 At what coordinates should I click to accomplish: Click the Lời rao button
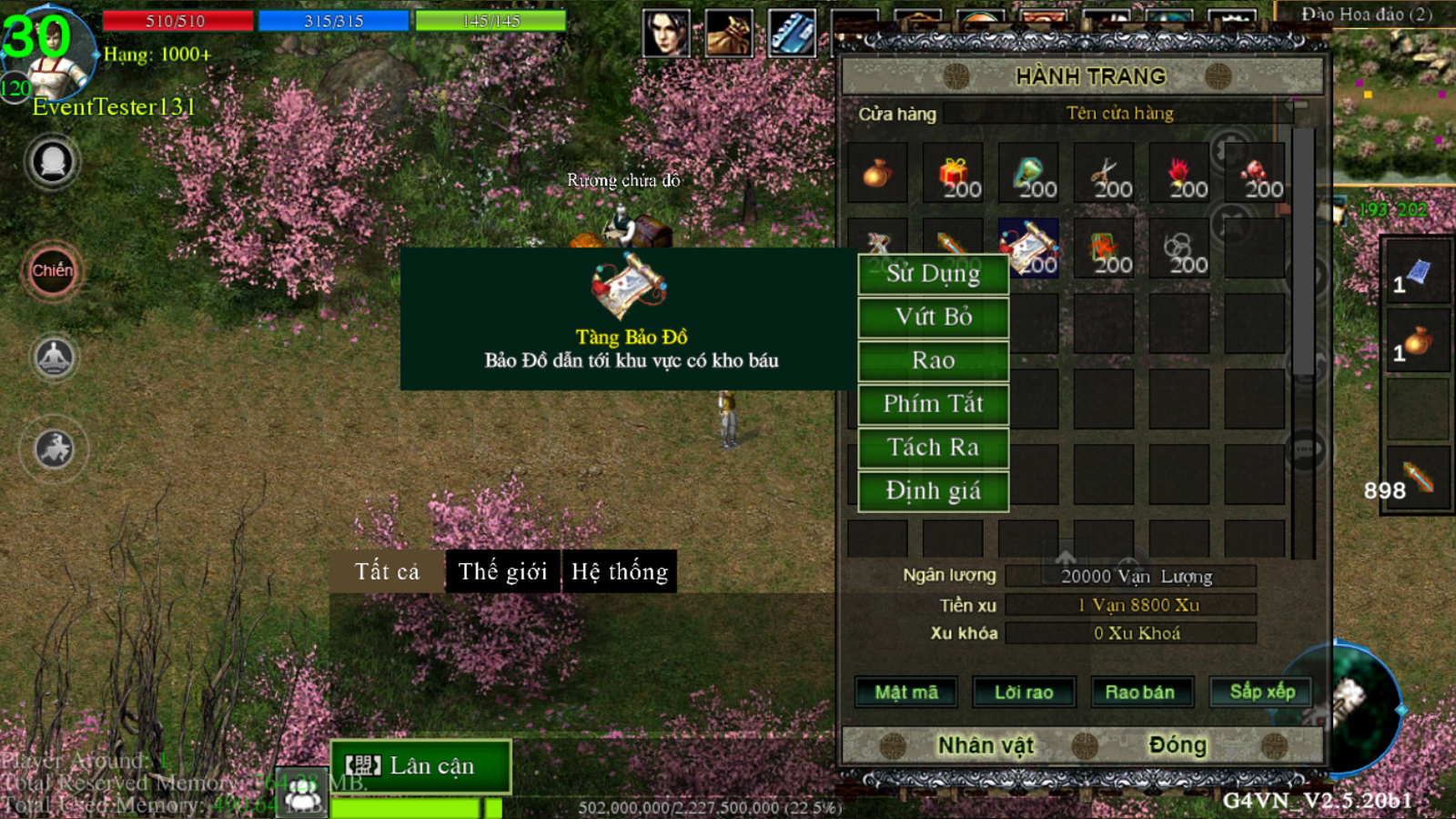click(x=1024, y=693)
